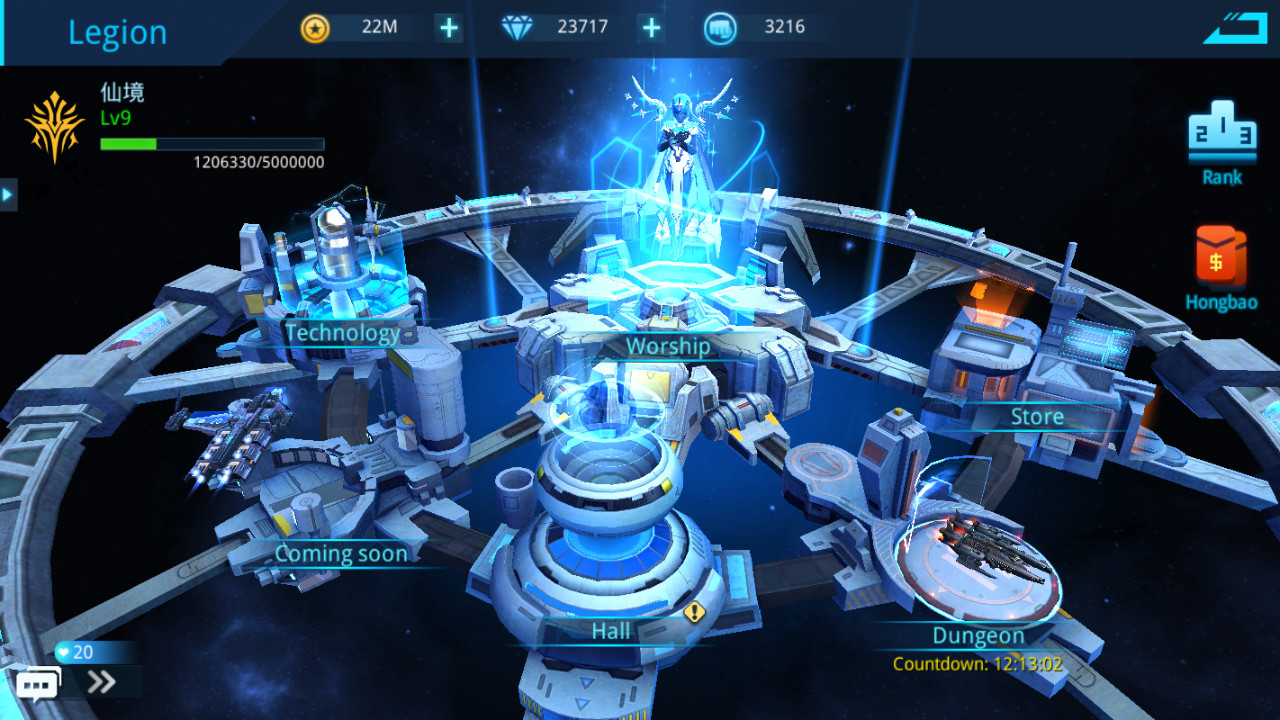Open chat with the speech bubble icon
Image resolution: width=1280 pixels, height=720 pixels.
click(x=37, y=685)
